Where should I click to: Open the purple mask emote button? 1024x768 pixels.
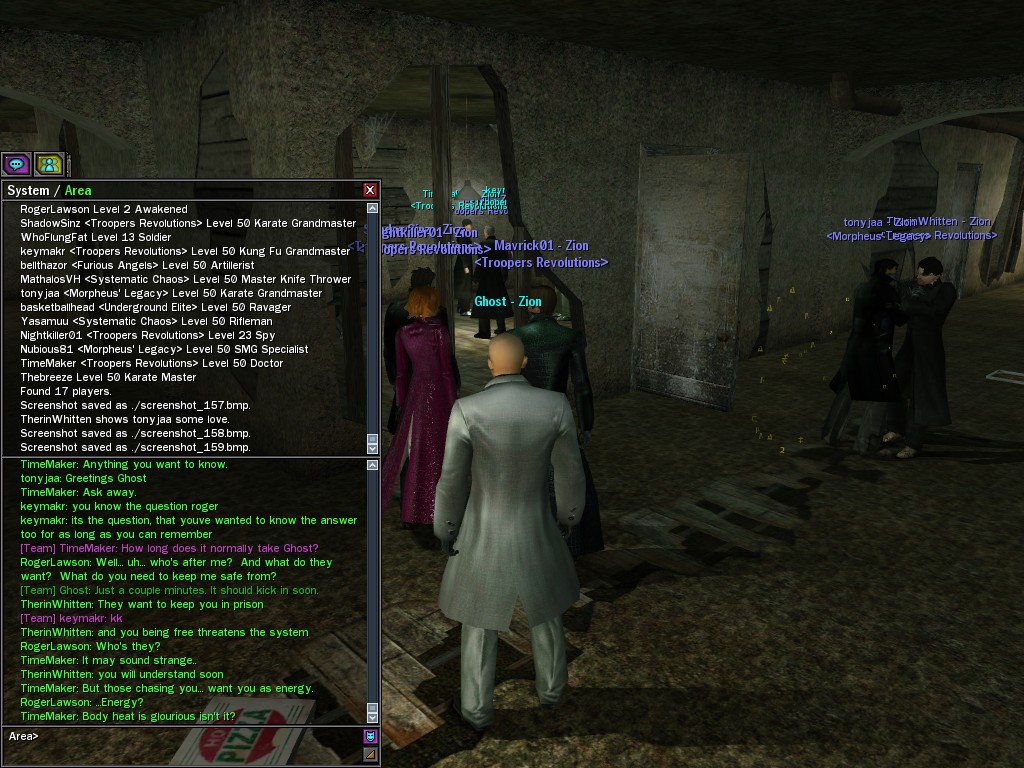[370, 737]
